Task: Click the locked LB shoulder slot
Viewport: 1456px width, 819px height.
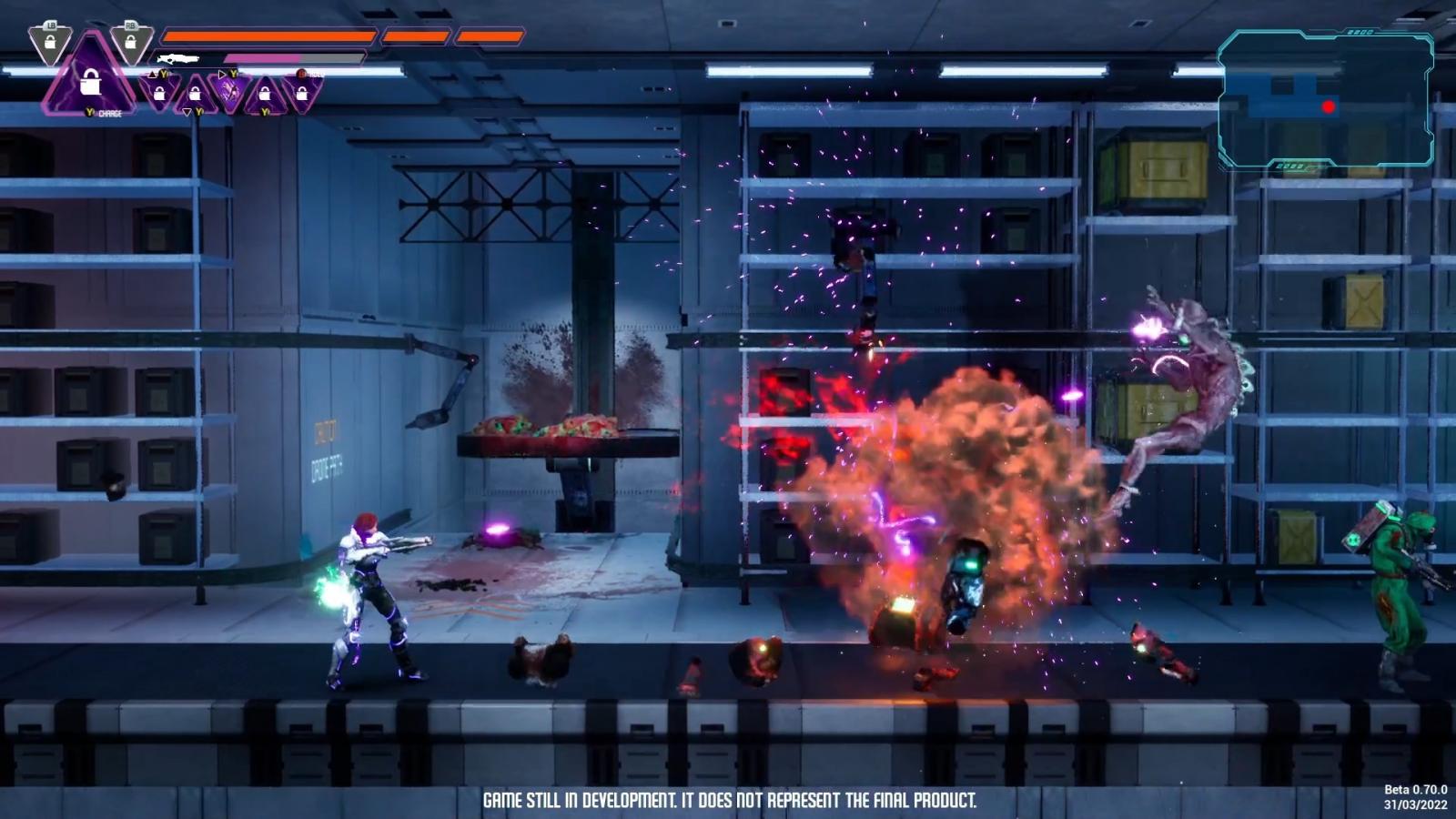Action: tap(50, 42)
